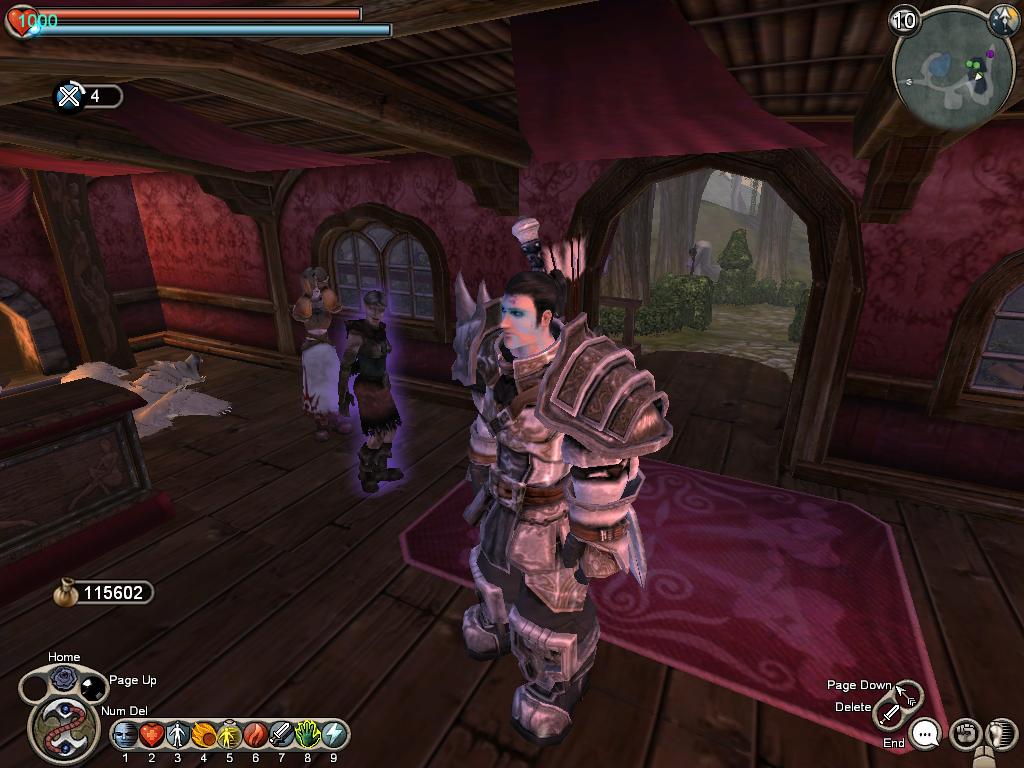Cast the lightning bolt spell
Screen dimensions: 1024x768
pyautogui.click(x=334, y=735)
